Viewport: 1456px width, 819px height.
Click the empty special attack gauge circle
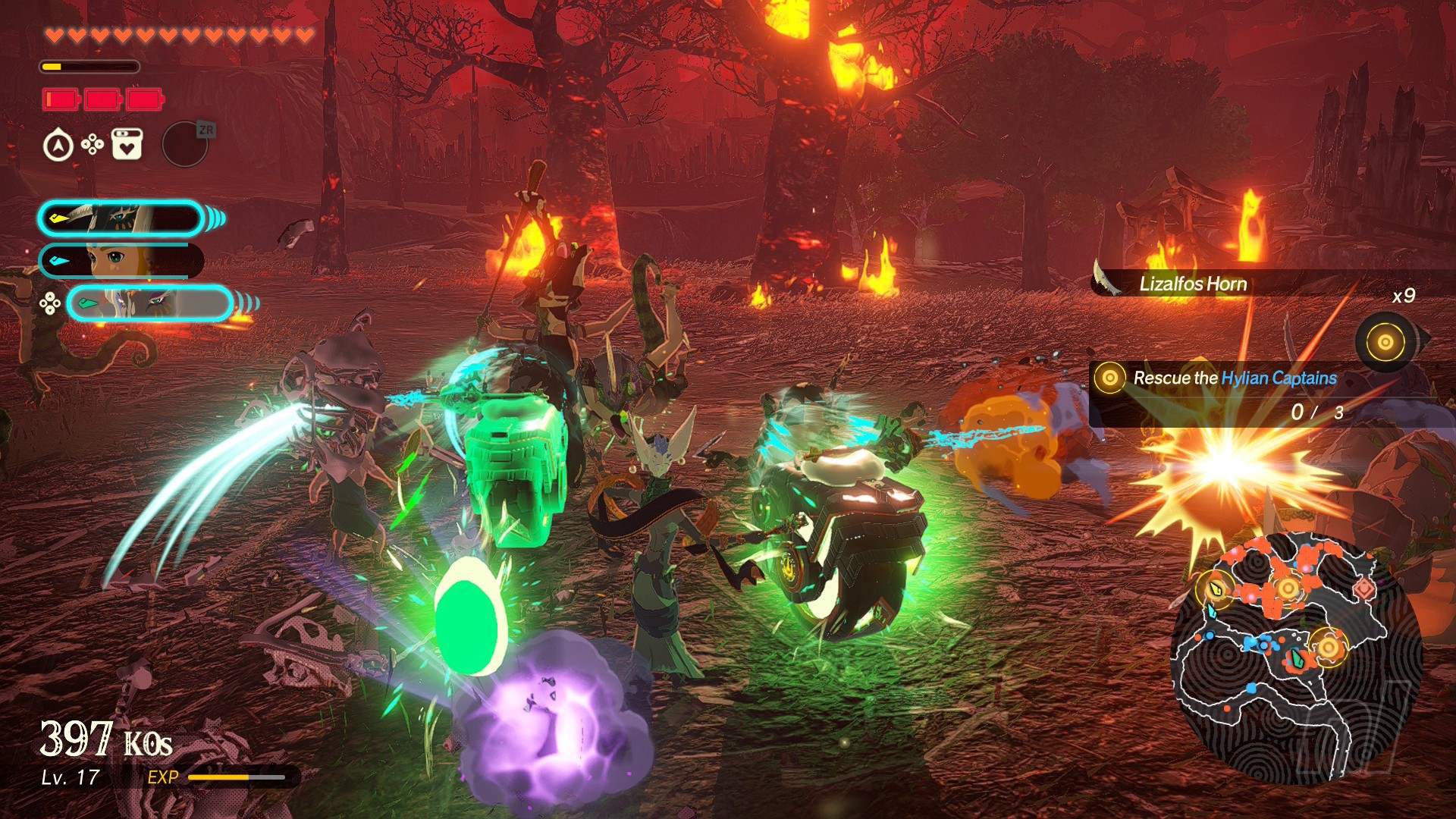tap(185, 144)
